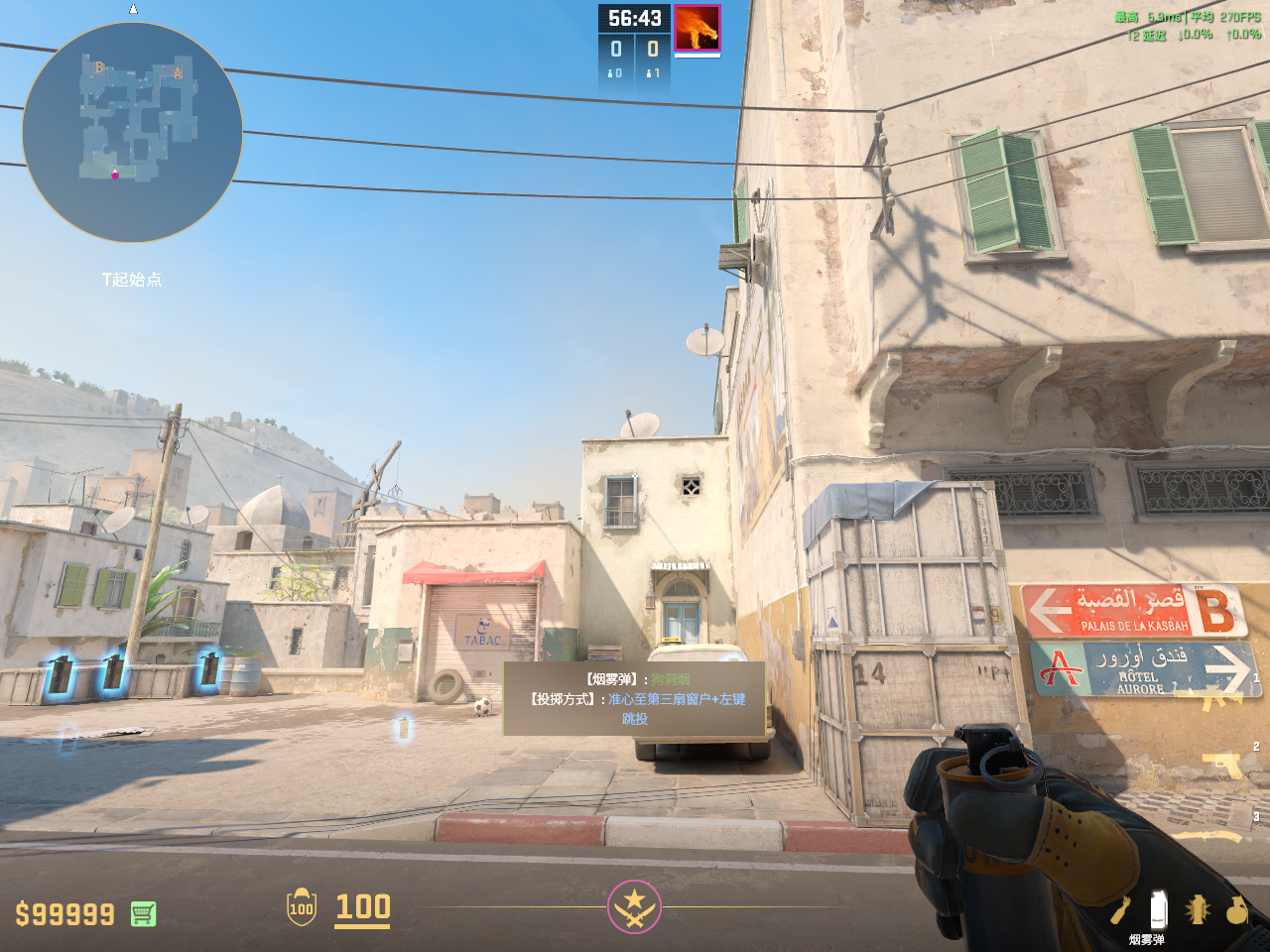Open the buy menu cart icon

(143, 913)
